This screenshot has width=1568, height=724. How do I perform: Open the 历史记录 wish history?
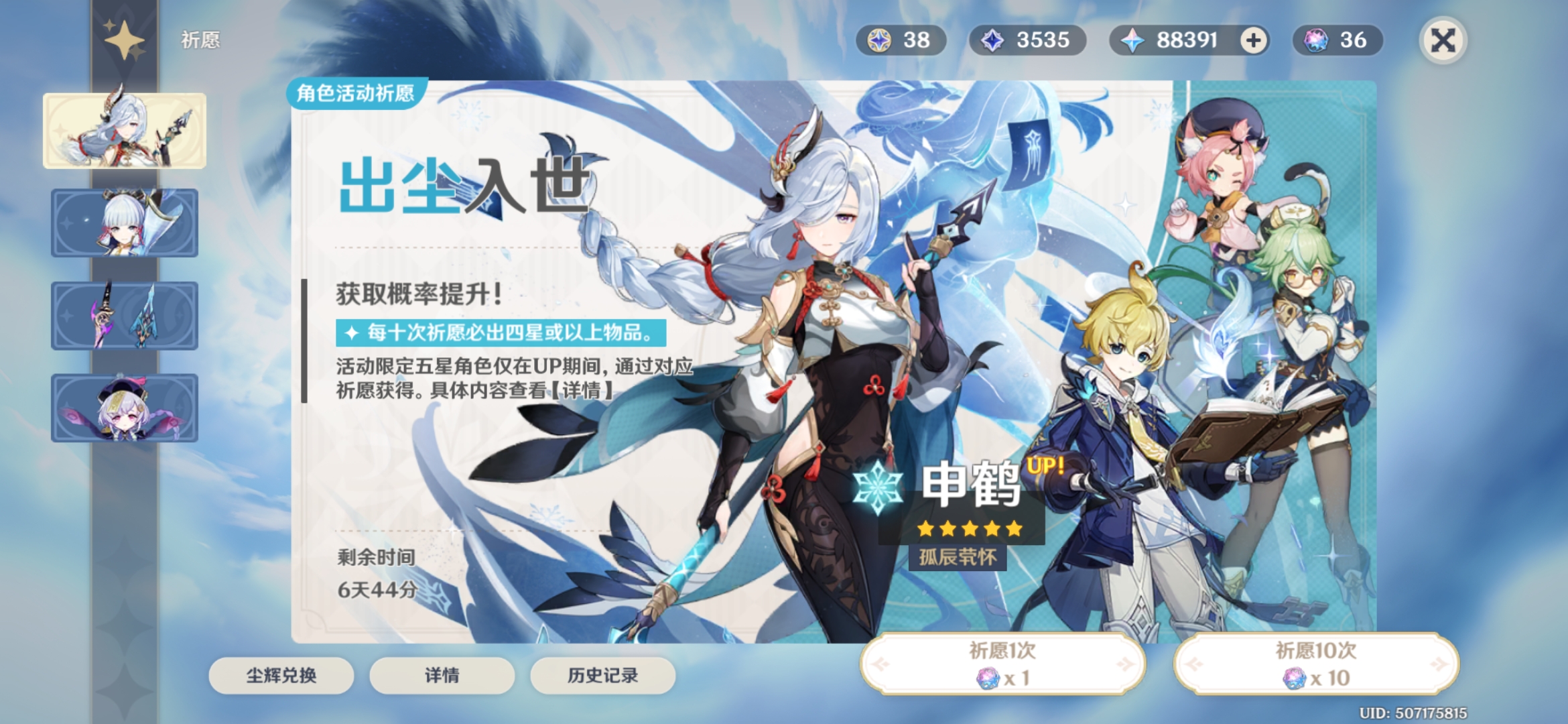[602, 675]
